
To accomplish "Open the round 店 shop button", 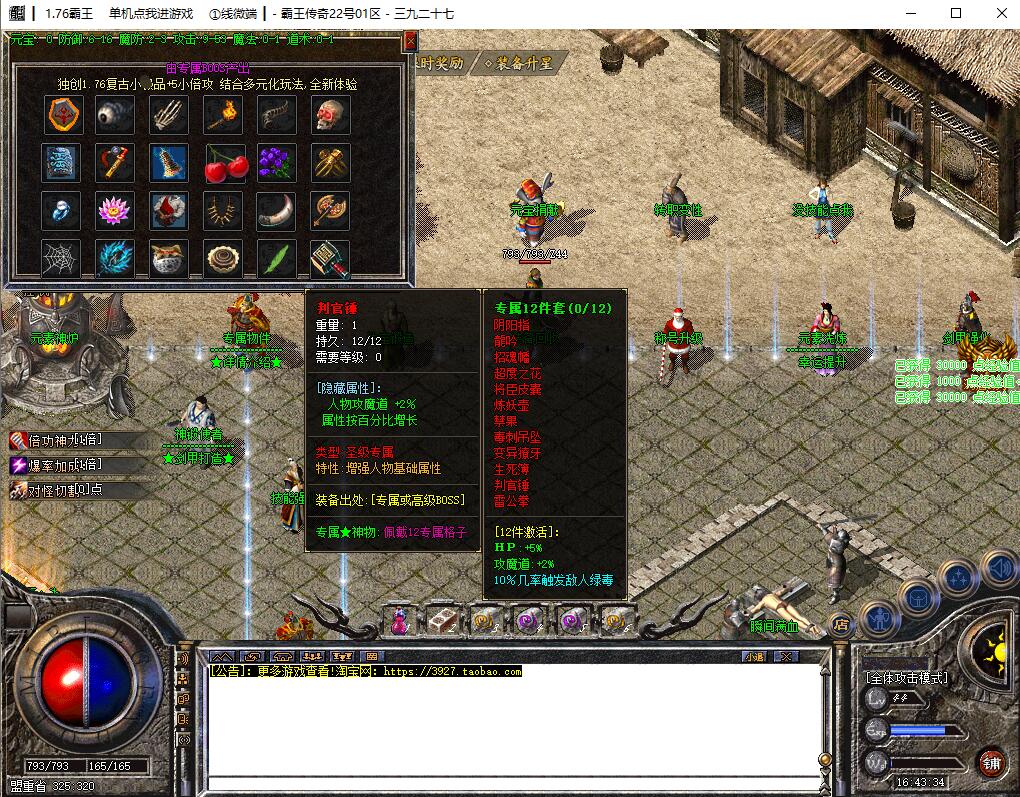I will pyautogui.click(x=841, y=623).
